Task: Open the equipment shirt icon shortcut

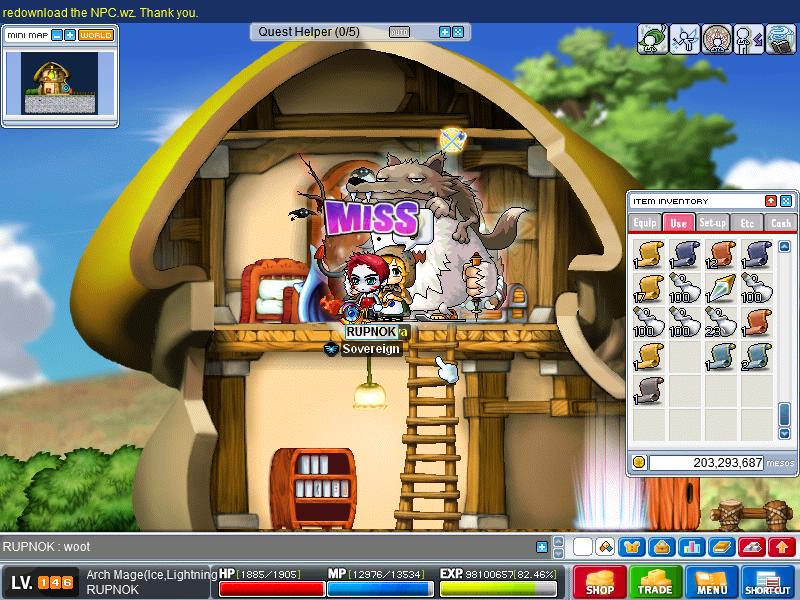Action: (633, 547)
